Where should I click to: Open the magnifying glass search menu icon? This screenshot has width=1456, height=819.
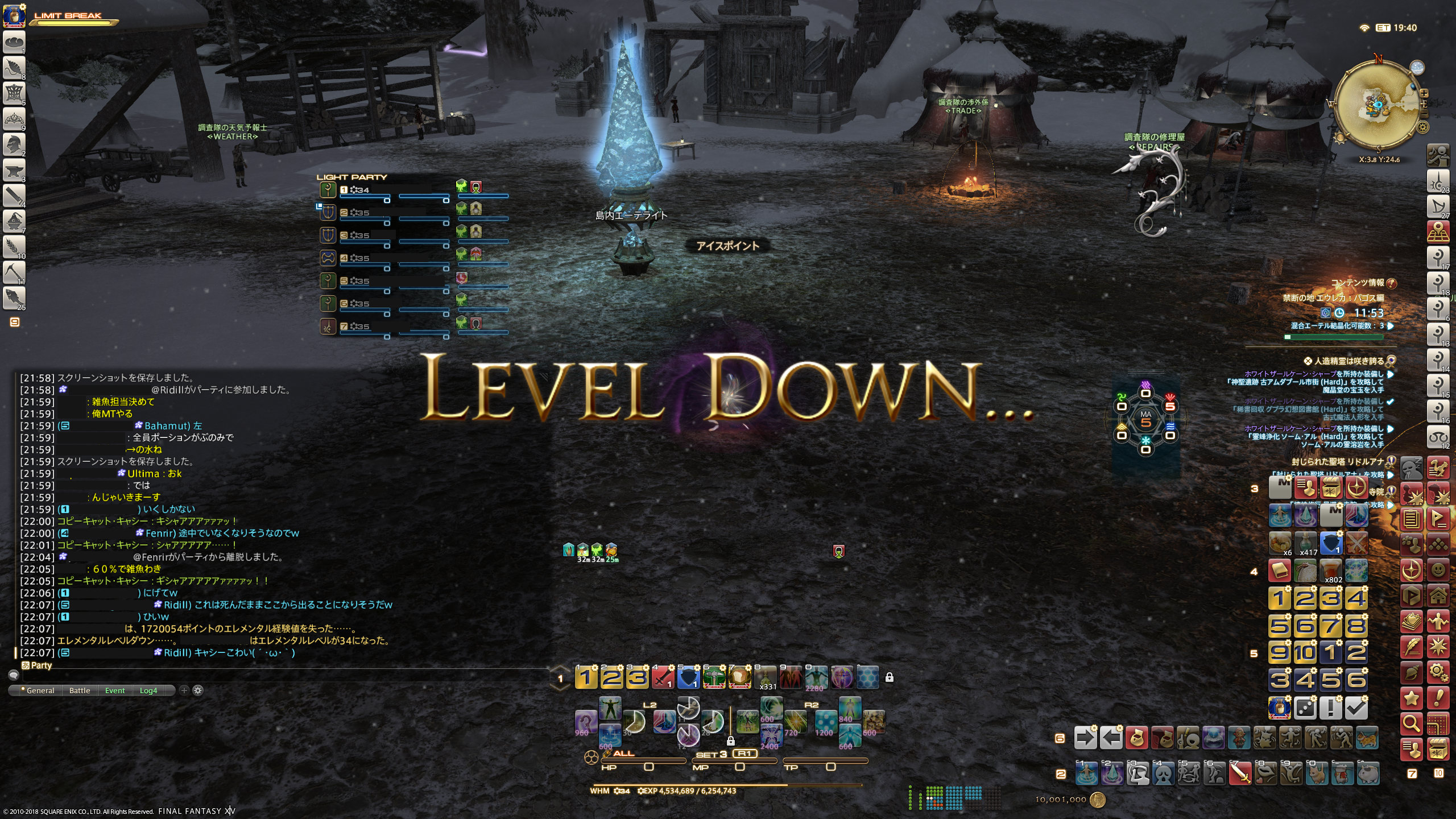pyautogui.click(x=1411, y=723)
